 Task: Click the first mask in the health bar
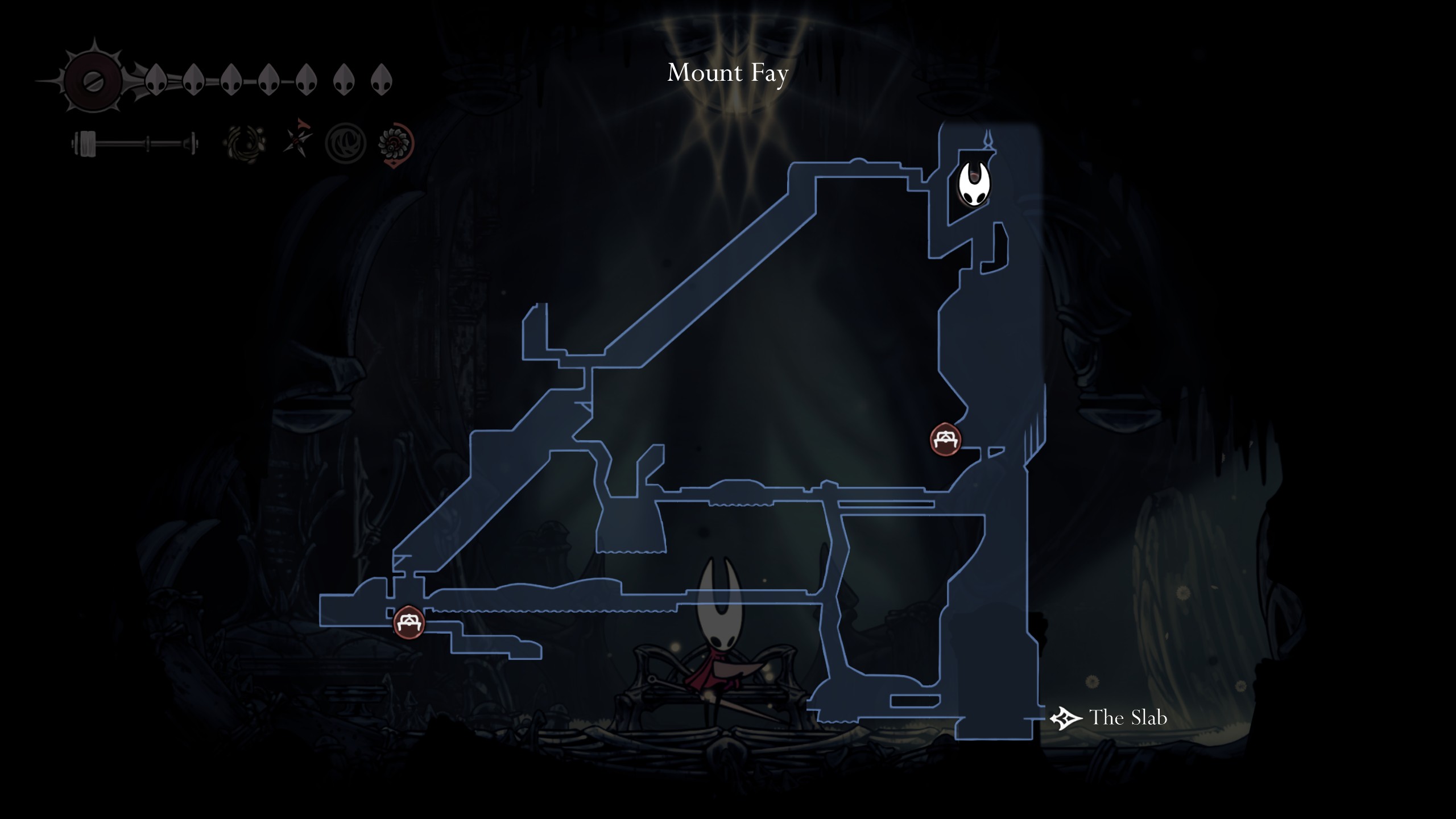click(x=156, y=77)
